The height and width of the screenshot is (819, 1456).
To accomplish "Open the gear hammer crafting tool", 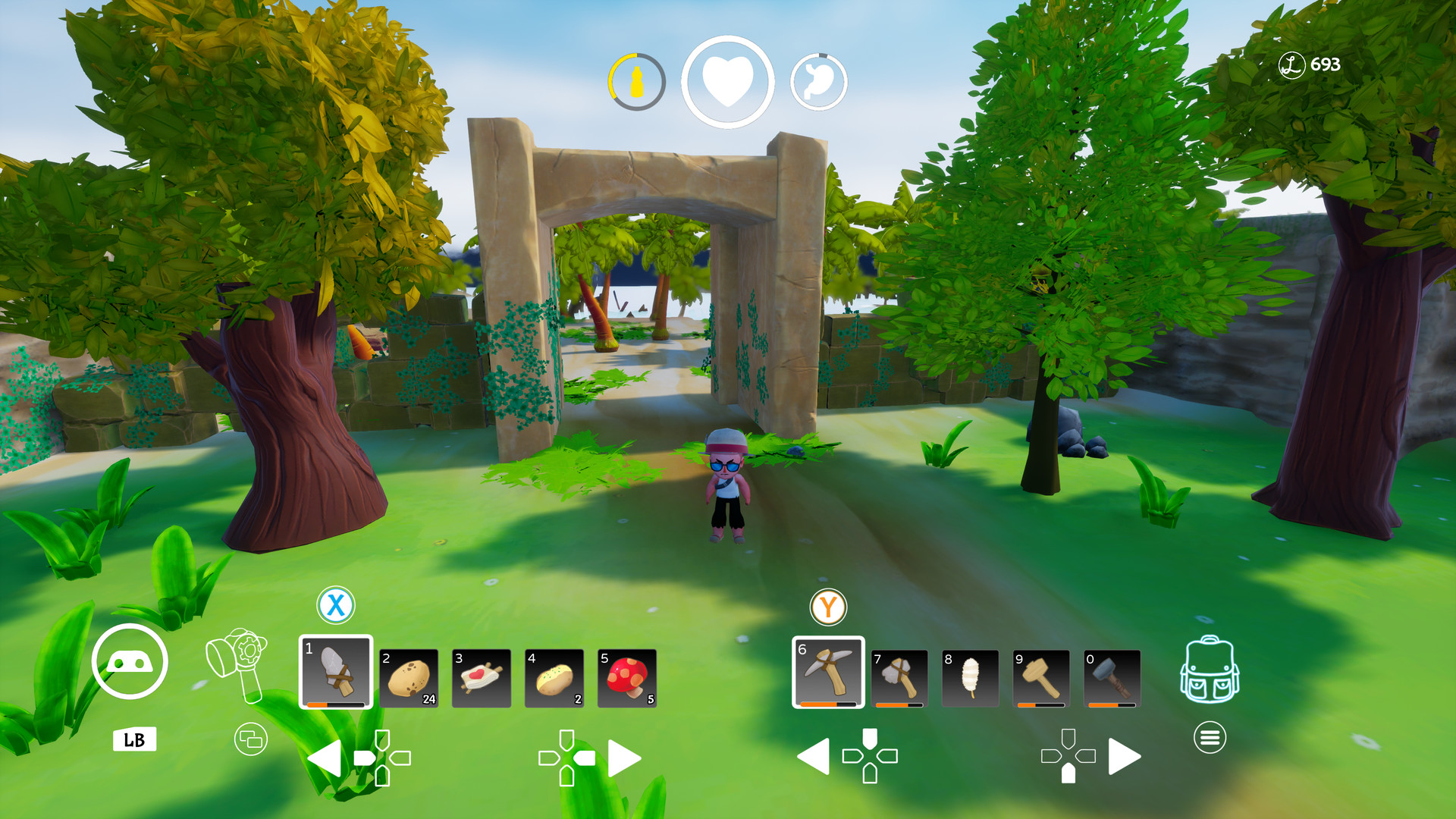I will [x=238, y=663].
